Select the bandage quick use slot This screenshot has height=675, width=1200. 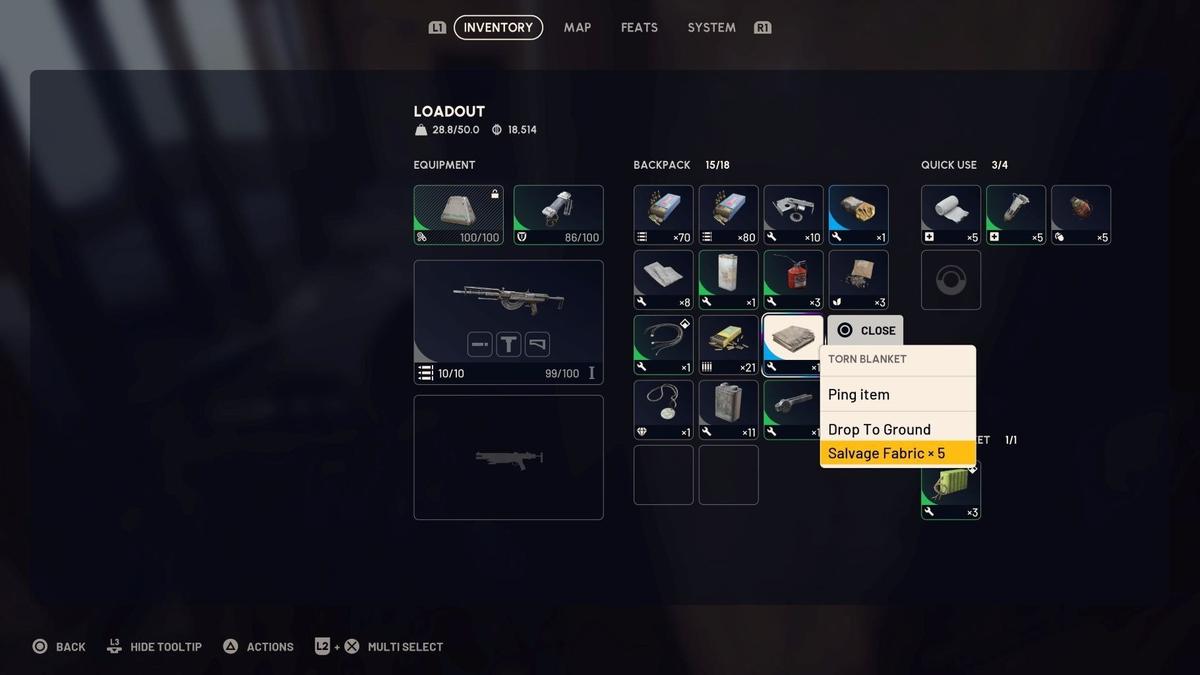click(x=950, y=215)
